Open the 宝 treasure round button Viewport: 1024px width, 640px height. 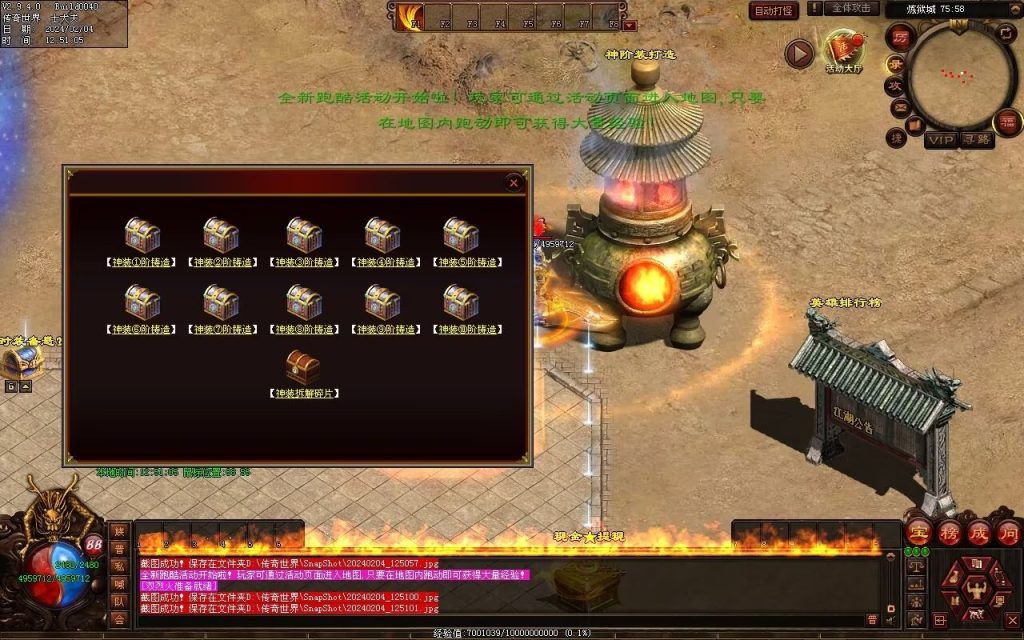tap(920, 531)
